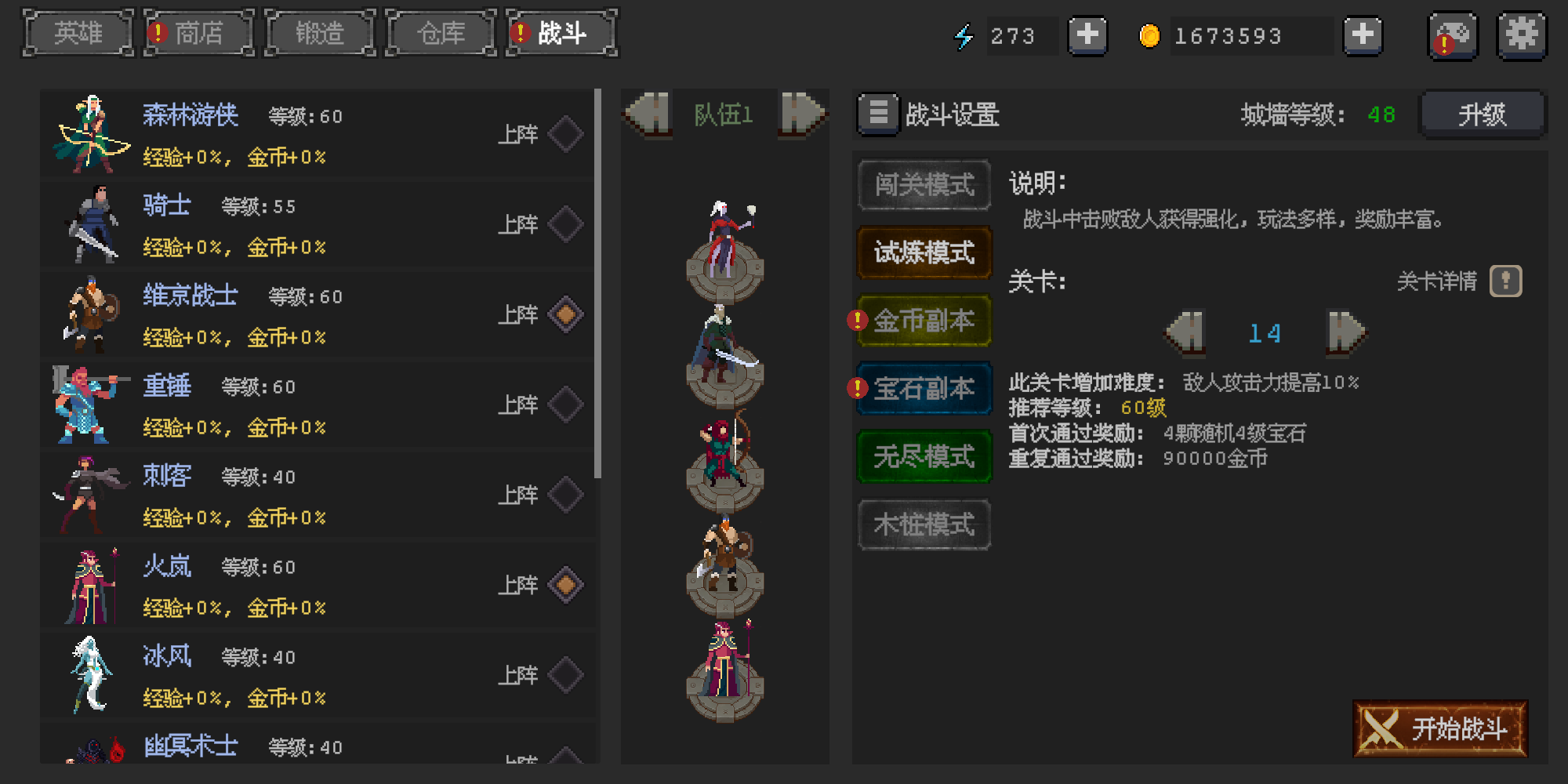This screenshot has width=1568, height=784.
Task: Toggle 上阵 for 维京战士
Action: click(567, 314)
